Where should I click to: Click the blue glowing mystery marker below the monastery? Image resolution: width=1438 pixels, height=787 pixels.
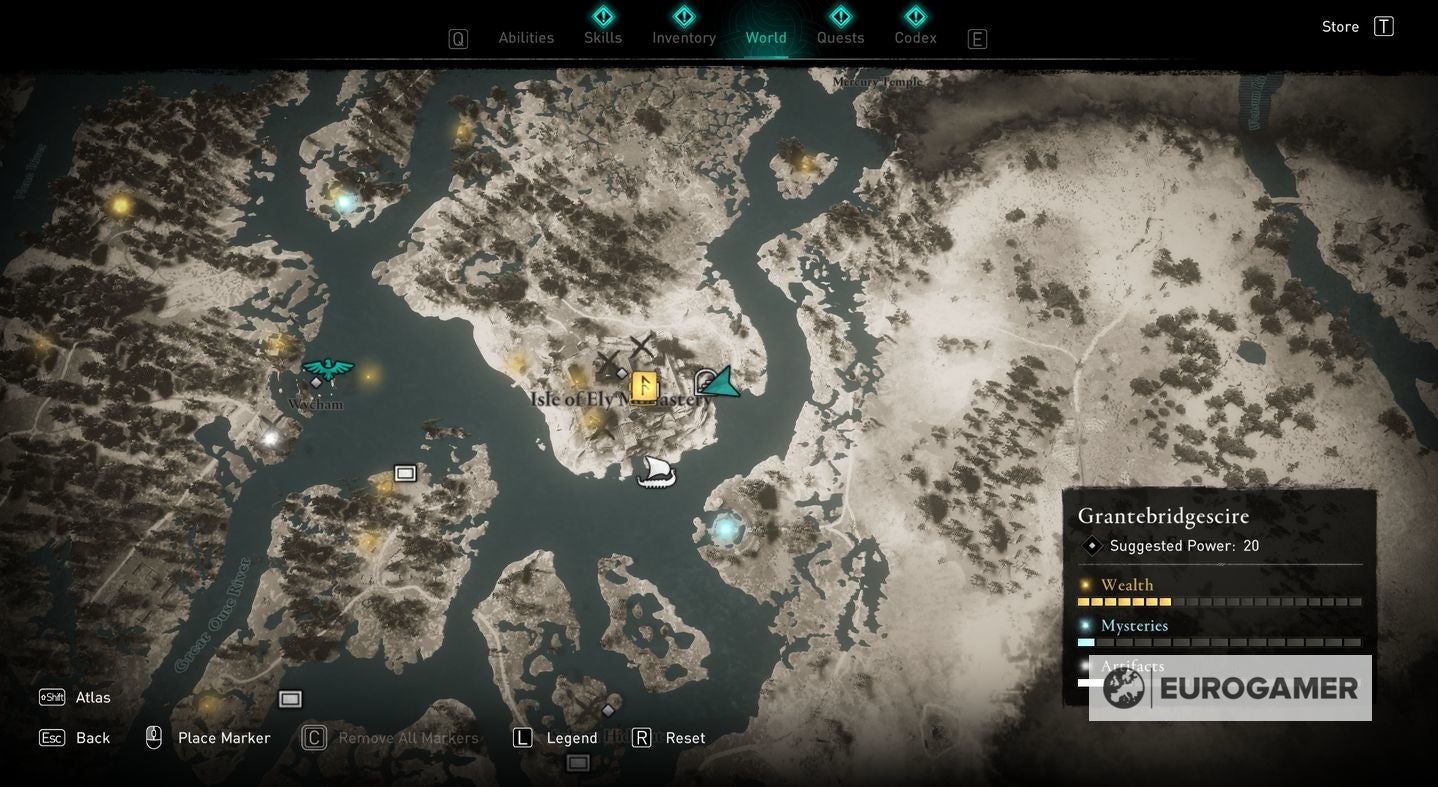(724, 527)
